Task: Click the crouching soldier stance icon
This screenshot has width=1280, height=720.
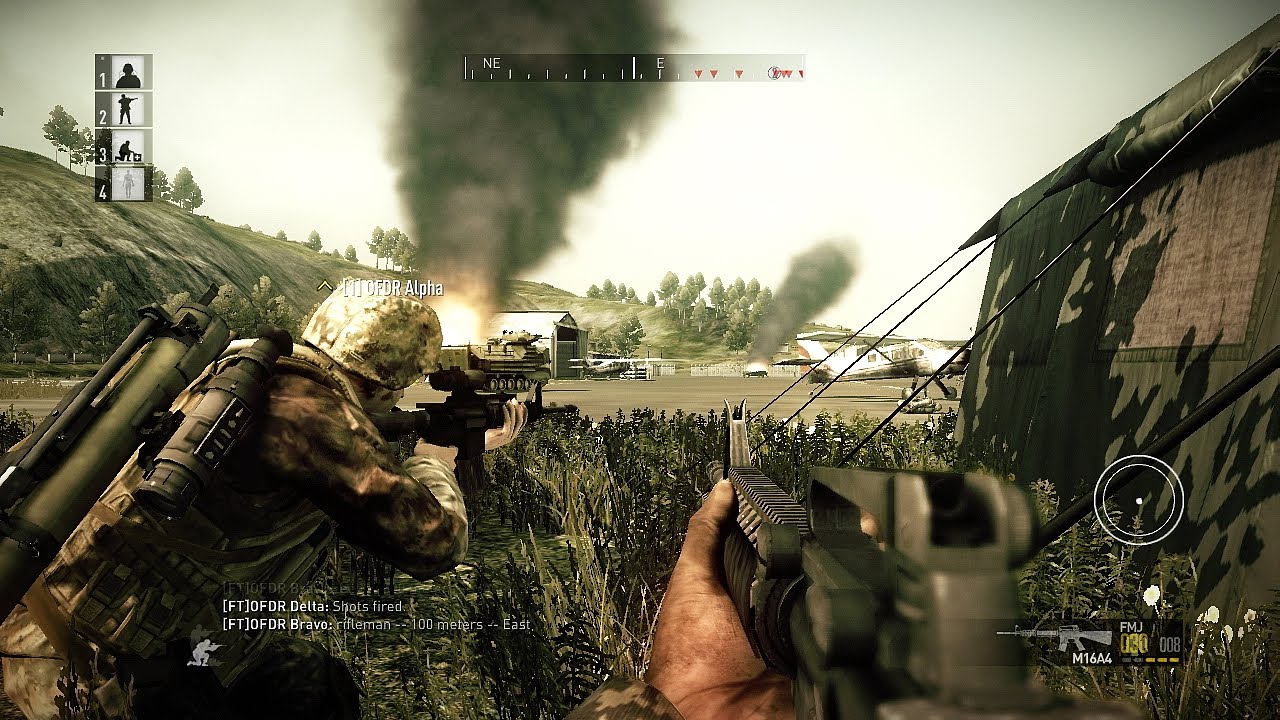Action: point(204,653)
